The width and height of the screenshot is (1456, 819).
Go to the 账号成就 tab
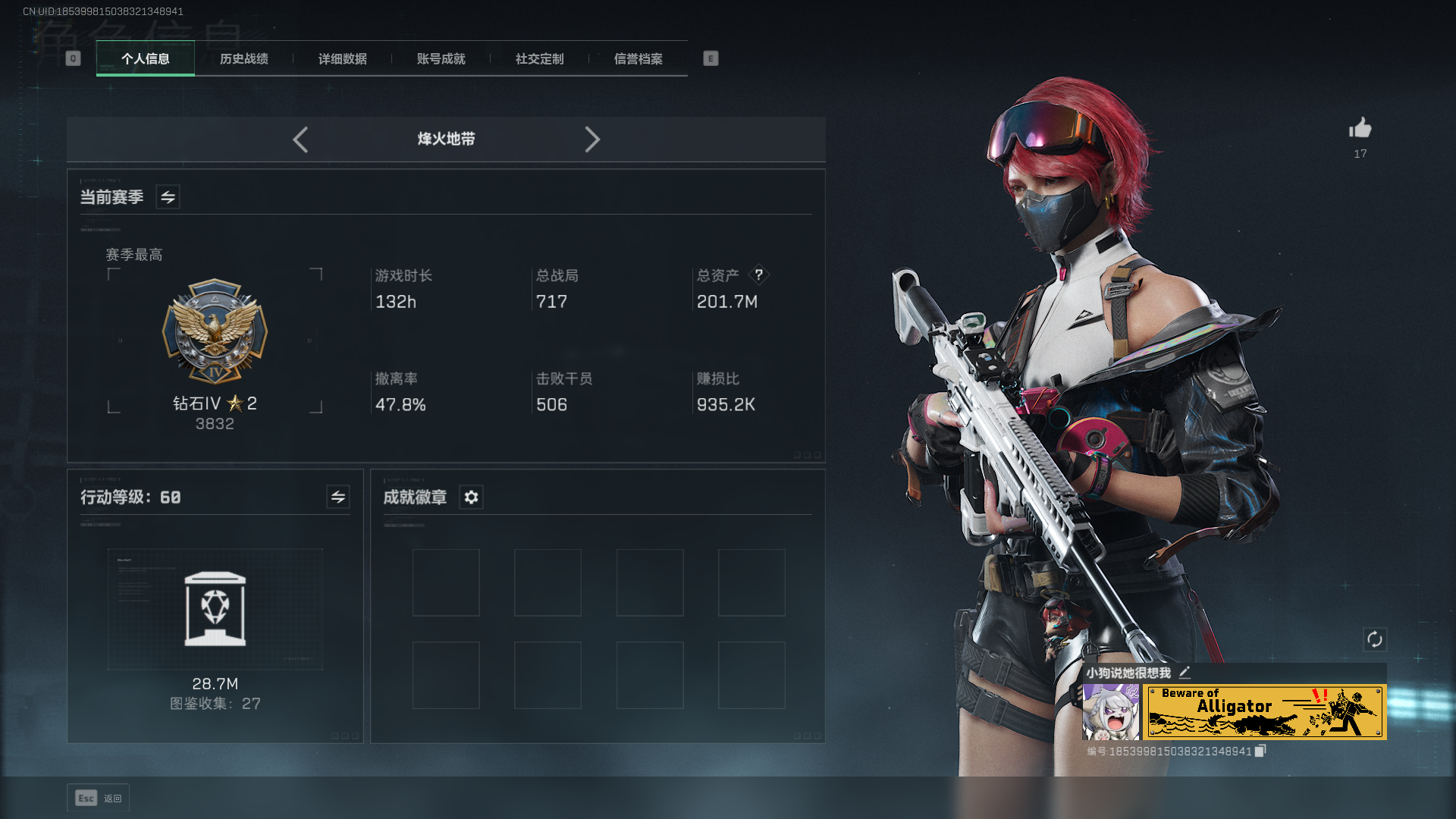click(441, 58)
